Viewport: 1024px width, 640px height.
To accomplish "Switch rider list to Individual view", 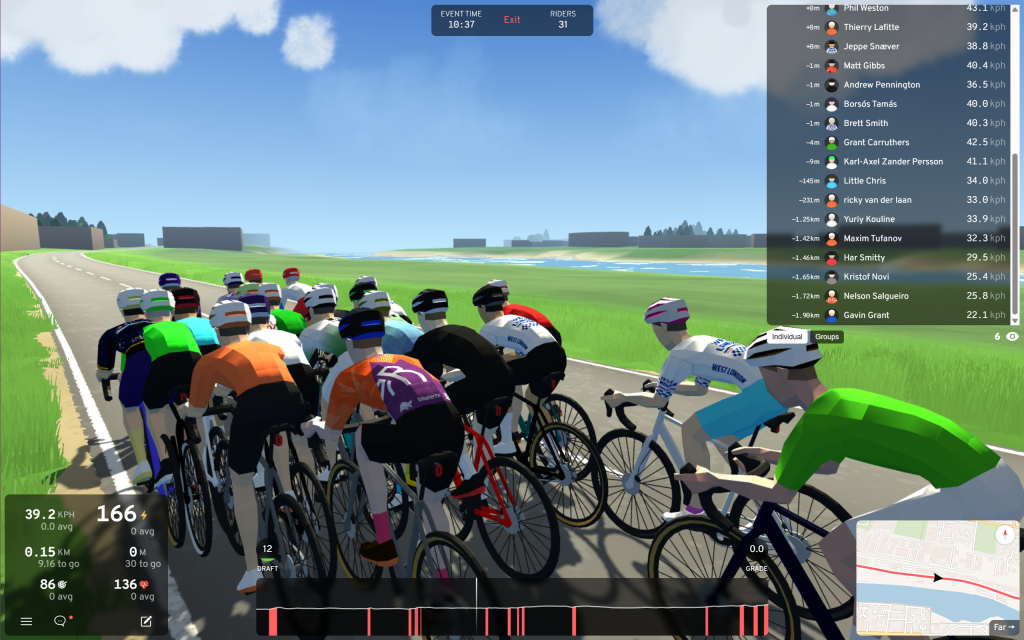I will [787, 337].
